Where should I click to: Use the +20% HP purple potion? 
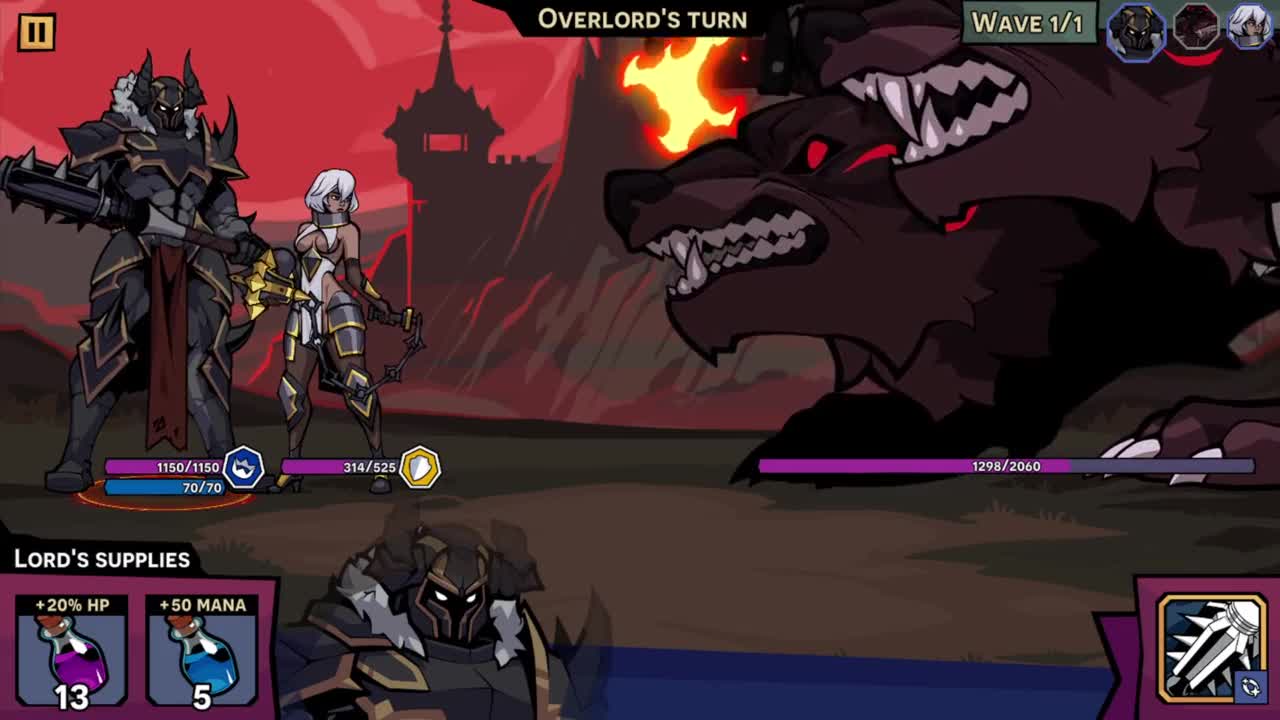[x=71, y=650]
